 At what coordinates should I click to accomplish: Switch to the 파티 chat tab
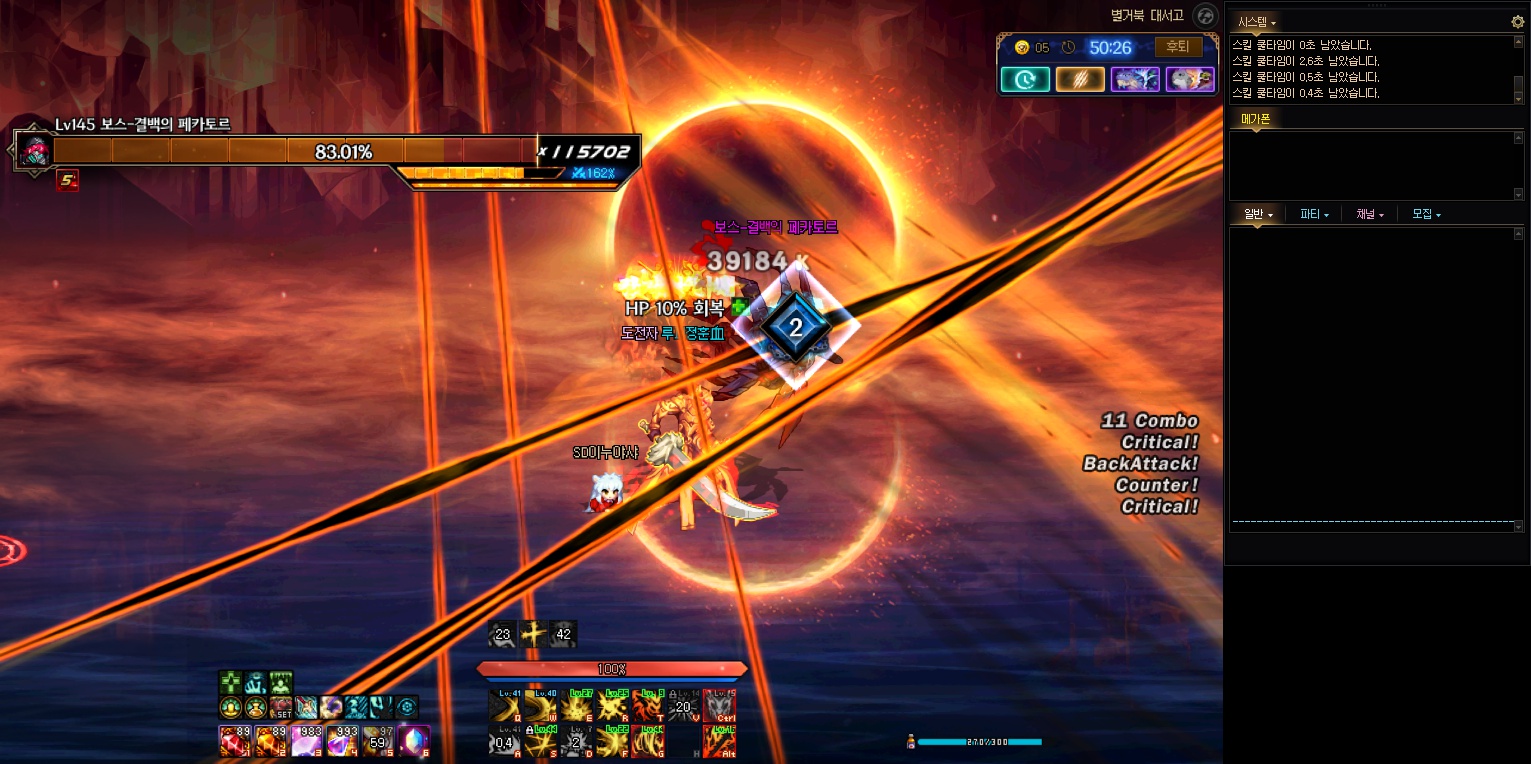pos(1314,214)
